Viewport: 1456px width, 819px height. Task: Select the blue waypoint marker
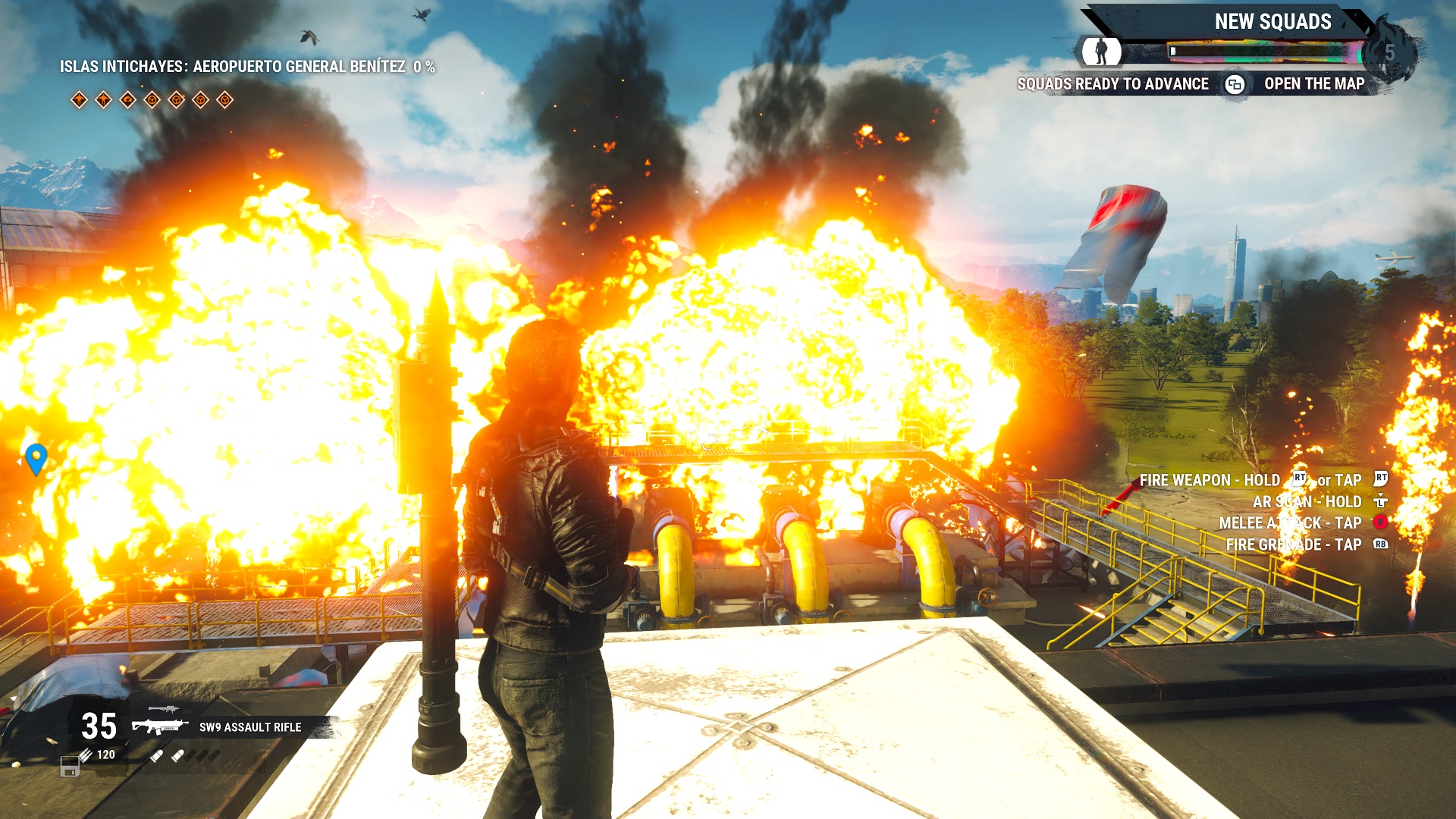[x=36, y=458]
